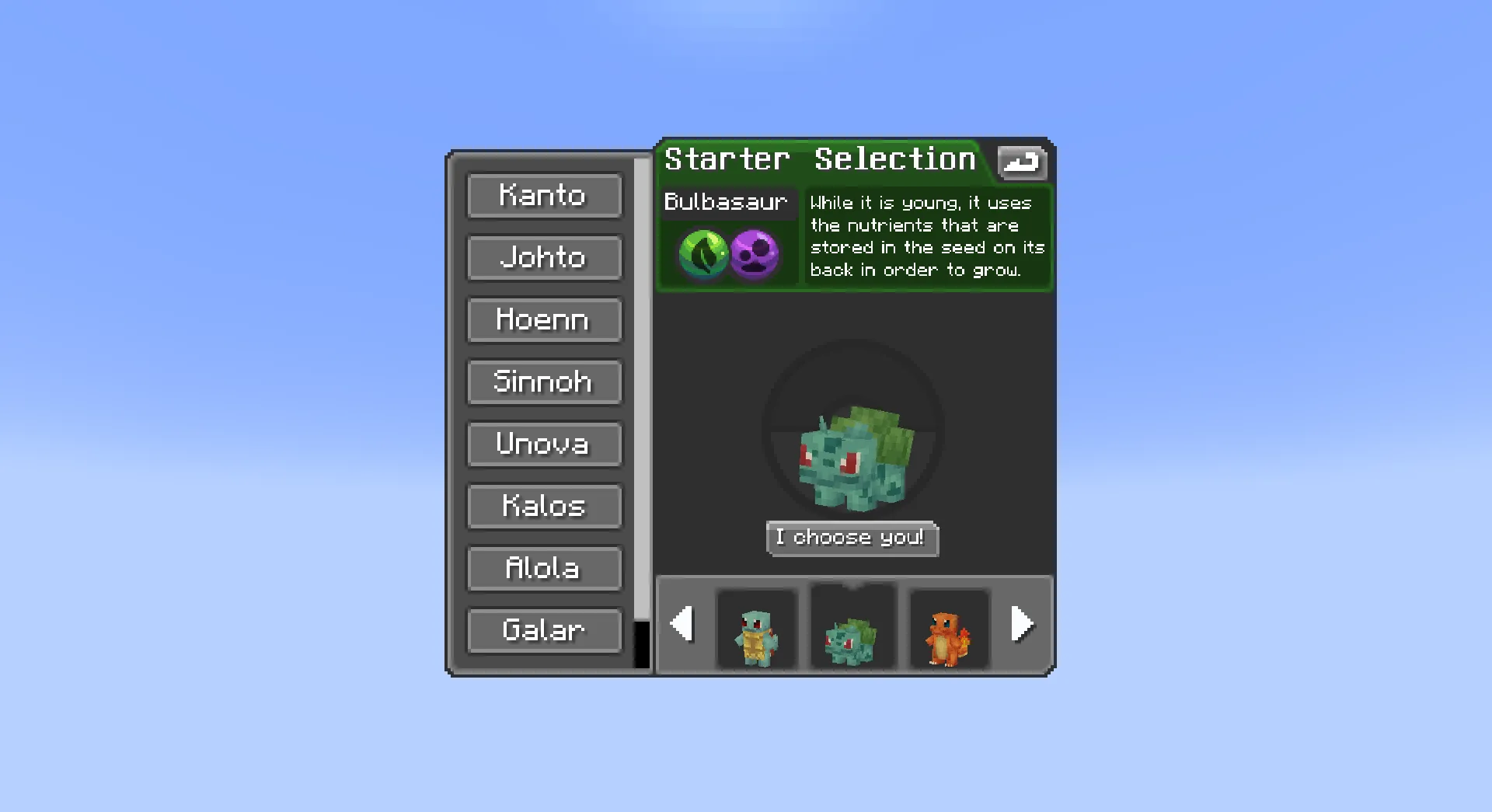This screenshot has height=812, width=1492.
Task: Open the Hoenn starter list
Action: (544, 320)
